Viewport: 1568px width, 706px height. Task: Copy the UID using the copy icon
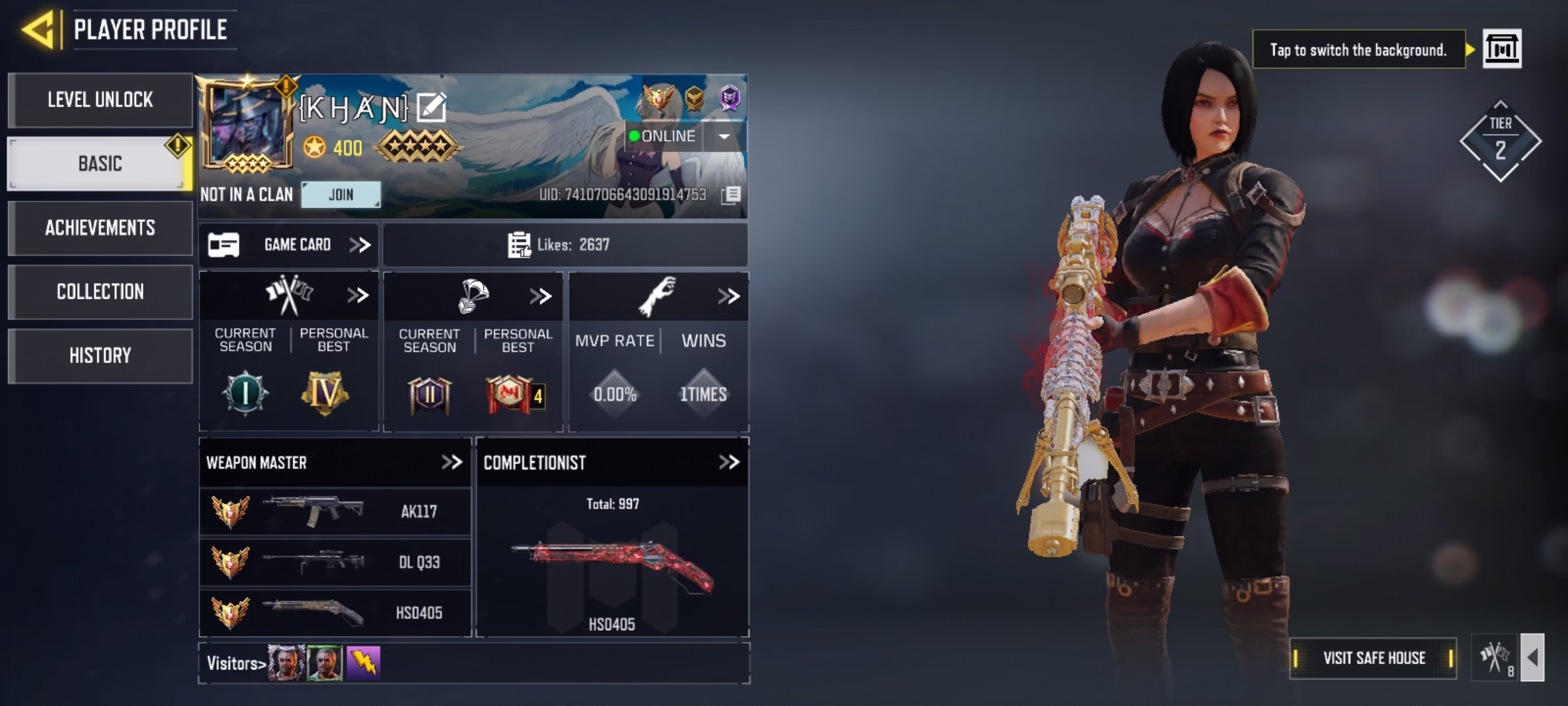coord(731,195)
